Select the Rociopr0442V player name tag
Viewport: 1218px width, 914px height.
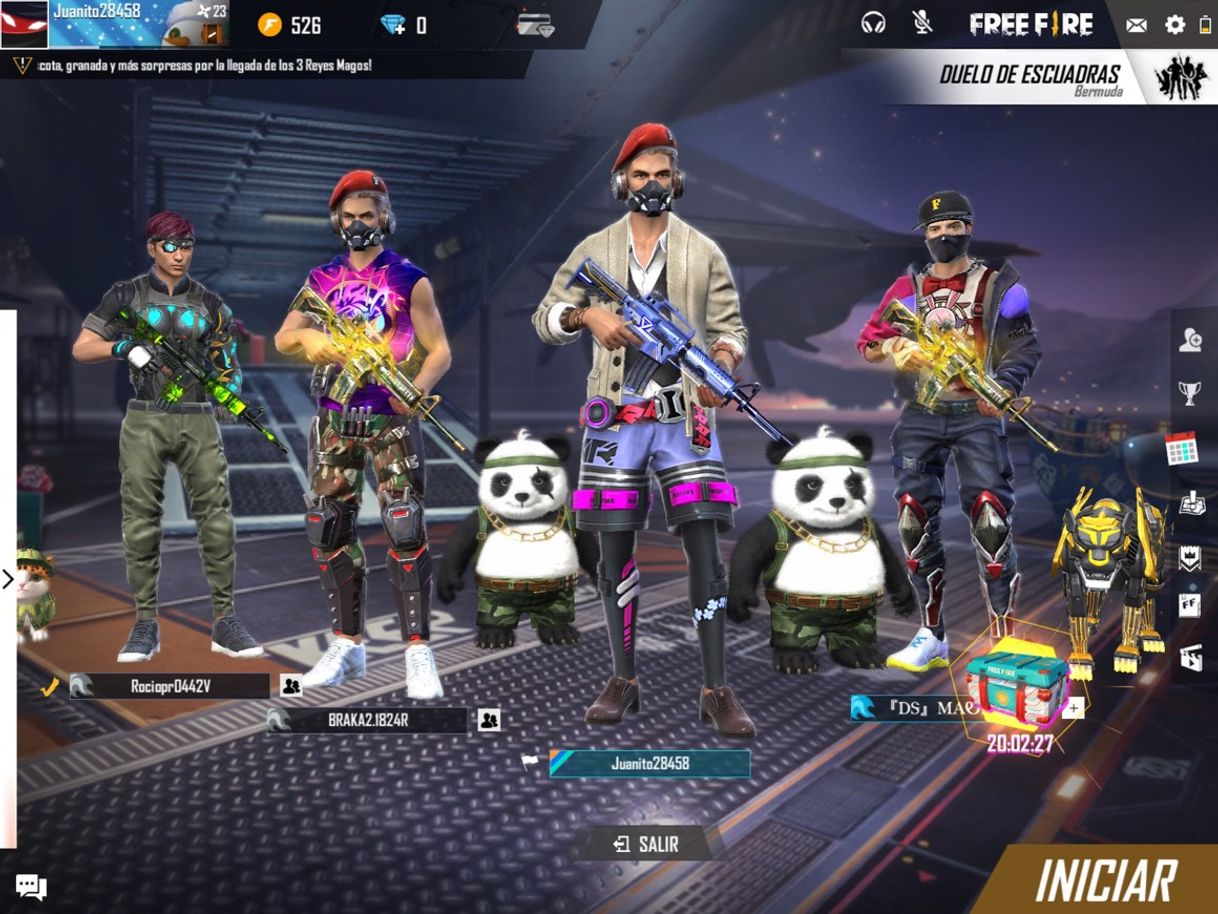(x=170, y=686)
